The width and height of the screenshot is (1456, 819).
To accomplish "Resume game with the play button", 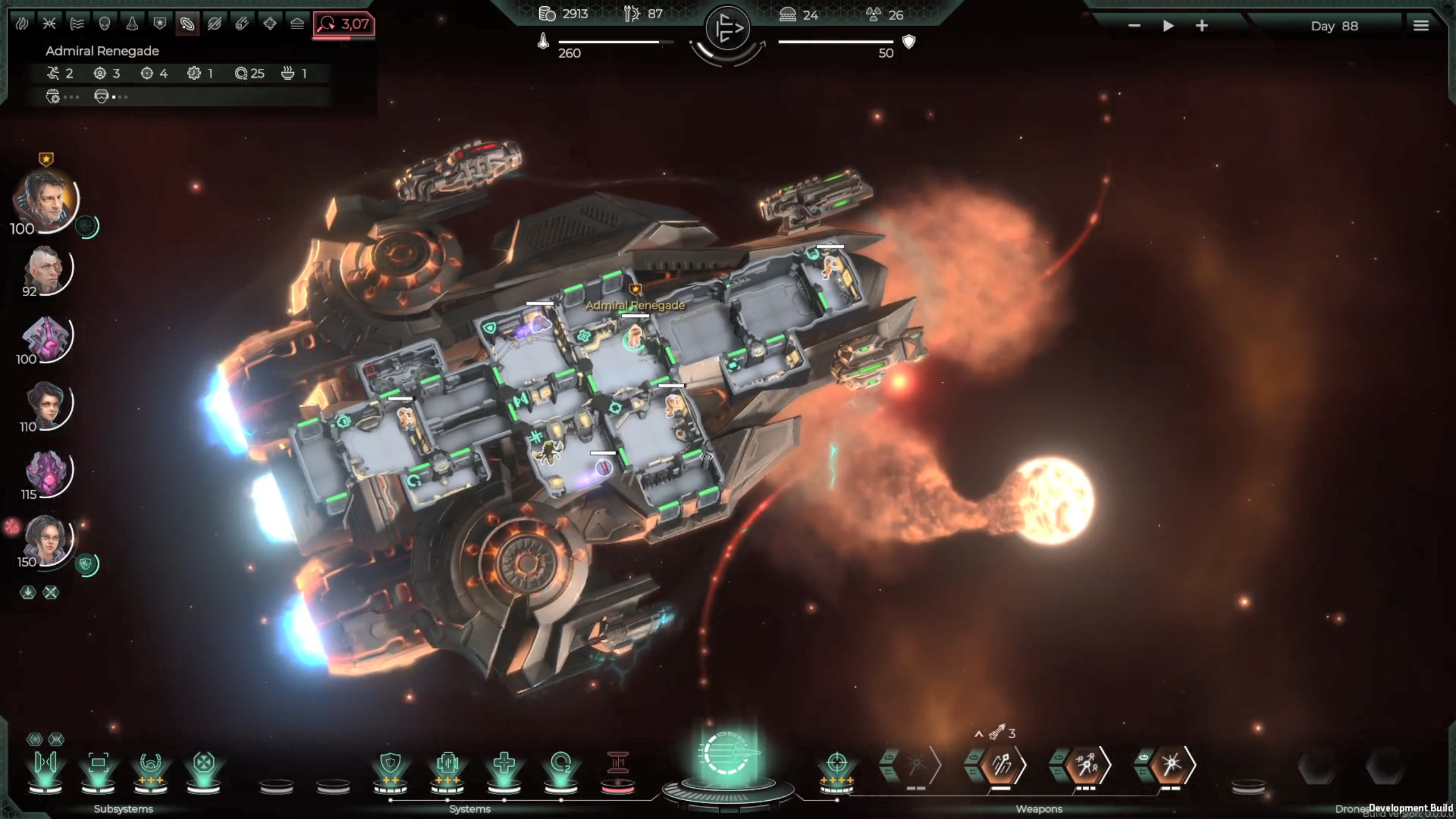I will [1168, 26].
